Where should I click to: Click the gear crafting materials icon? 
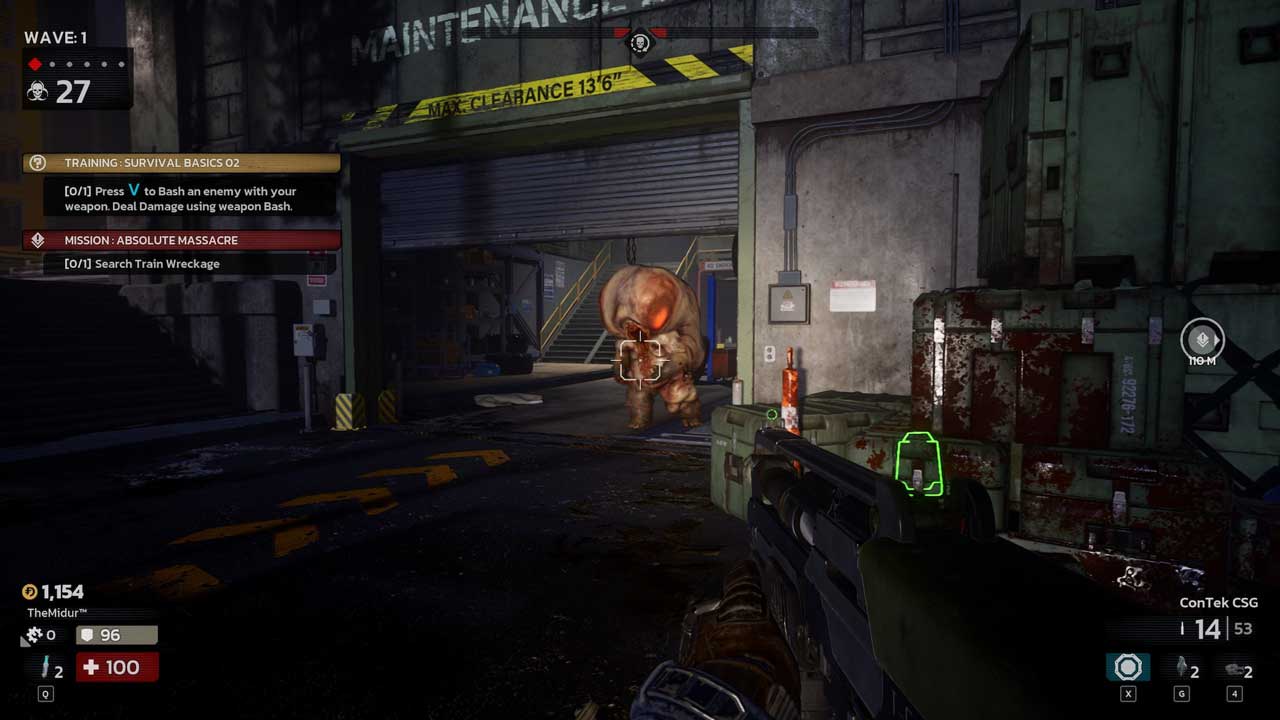32,635
